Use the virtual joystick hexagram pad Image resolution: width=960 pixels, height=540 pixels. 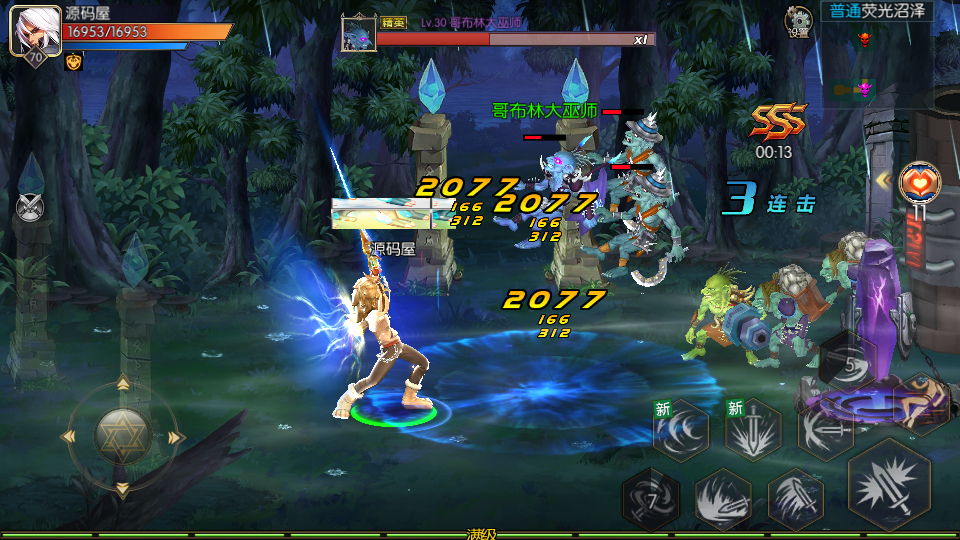[x=122, y=436]
